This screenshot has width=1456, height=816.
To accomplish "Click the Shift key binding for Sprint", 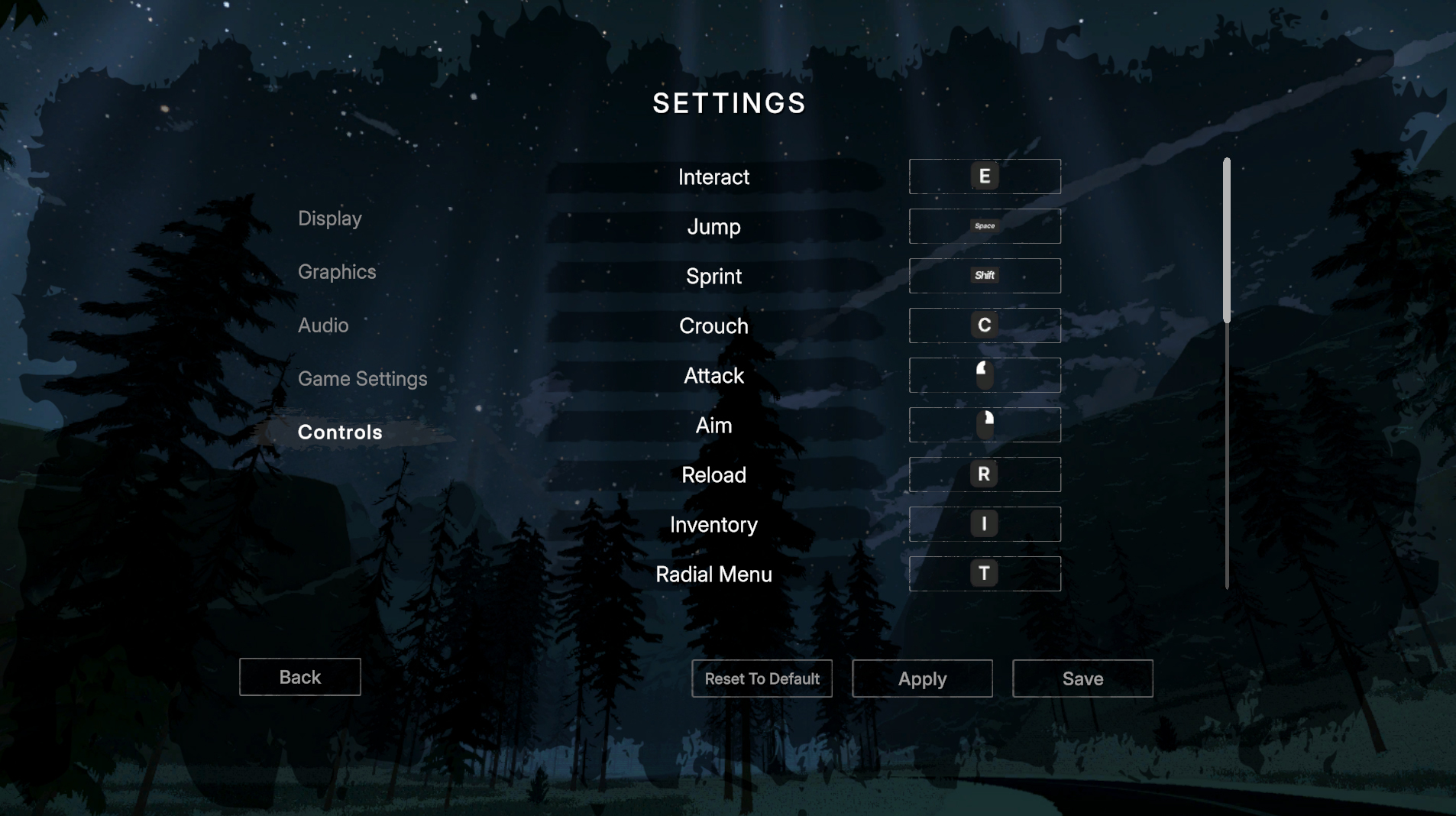I will coord(985,276).
